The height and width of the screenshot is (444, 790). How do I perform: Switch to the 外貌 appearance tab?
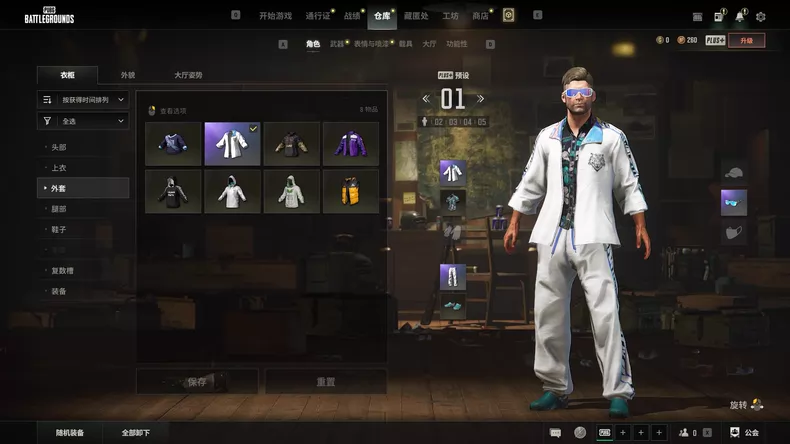click(128, 75)
